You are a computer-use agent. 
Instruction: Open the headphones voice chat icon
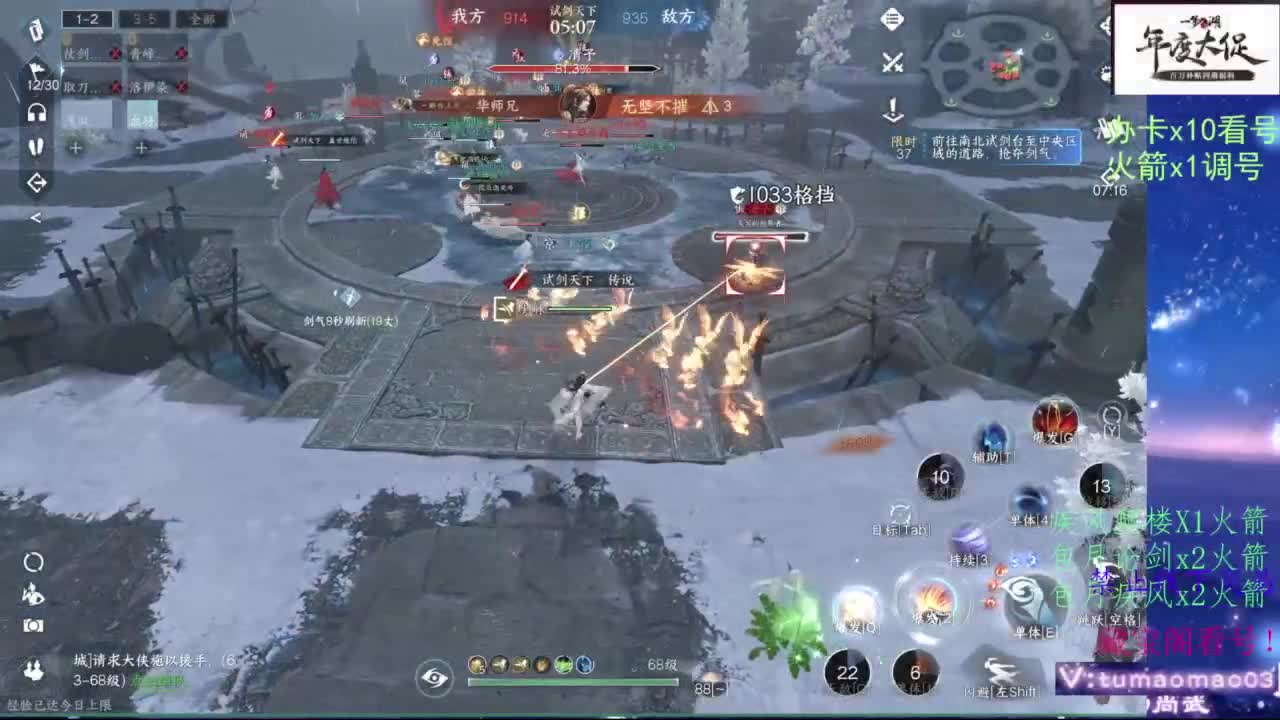[x=36, y=112]
